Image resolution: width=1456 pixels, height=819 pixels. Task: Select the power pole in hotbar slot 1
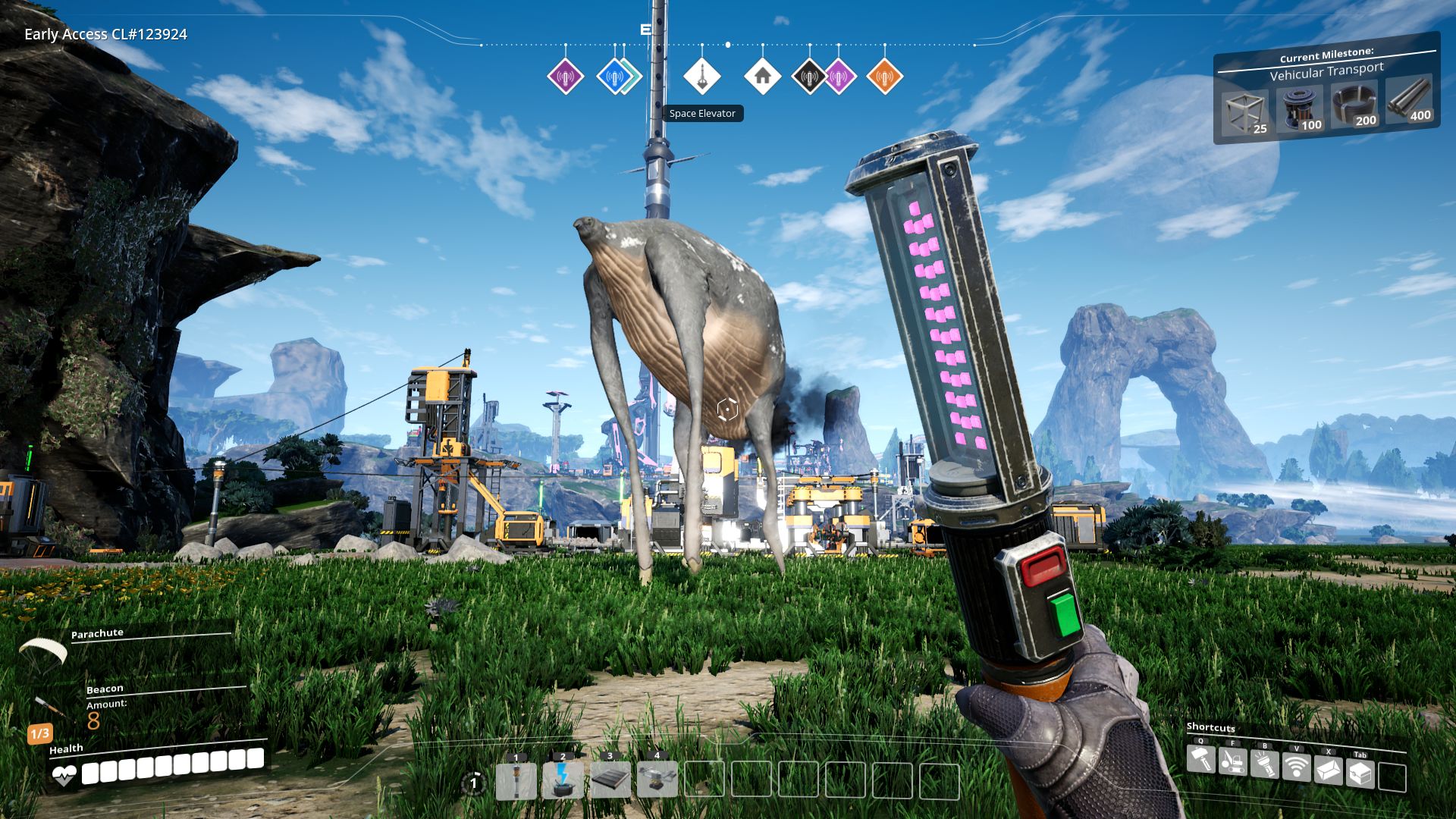click(x=516, y=781)
